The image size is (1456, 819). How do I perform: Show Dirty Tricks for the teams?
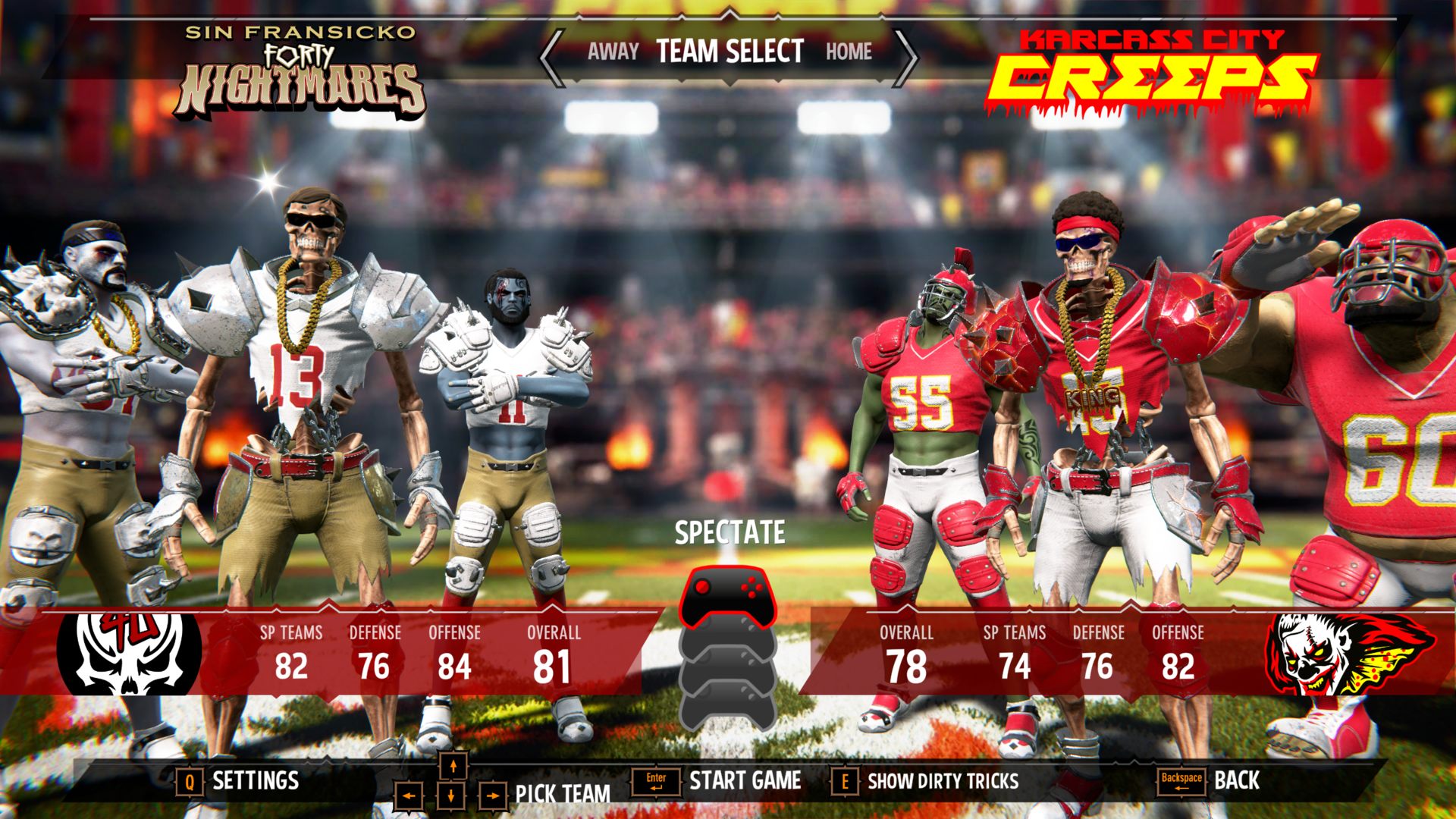(x=942, y=781)
